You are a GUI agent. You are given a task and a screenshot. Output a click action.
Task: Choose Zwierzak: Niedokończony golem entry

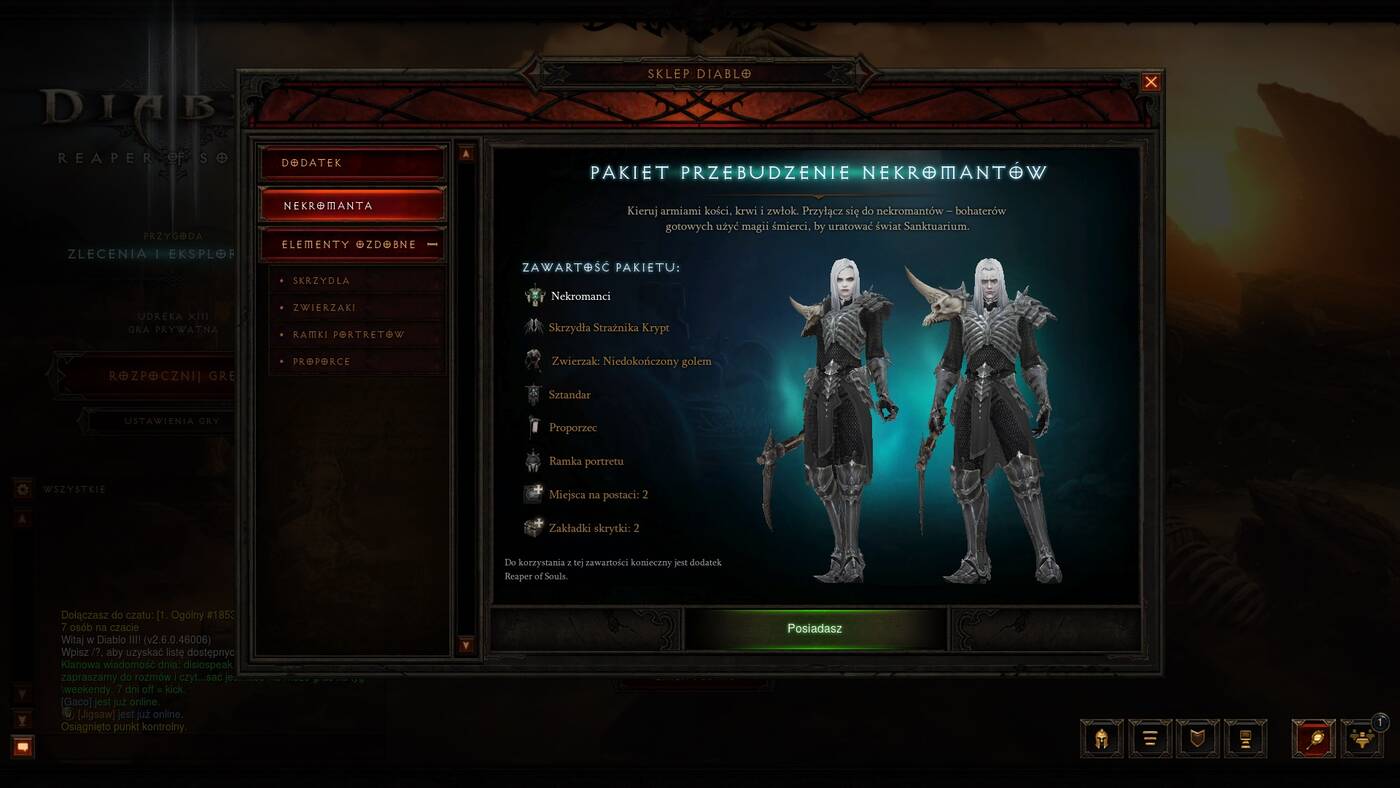coord(631,361)
